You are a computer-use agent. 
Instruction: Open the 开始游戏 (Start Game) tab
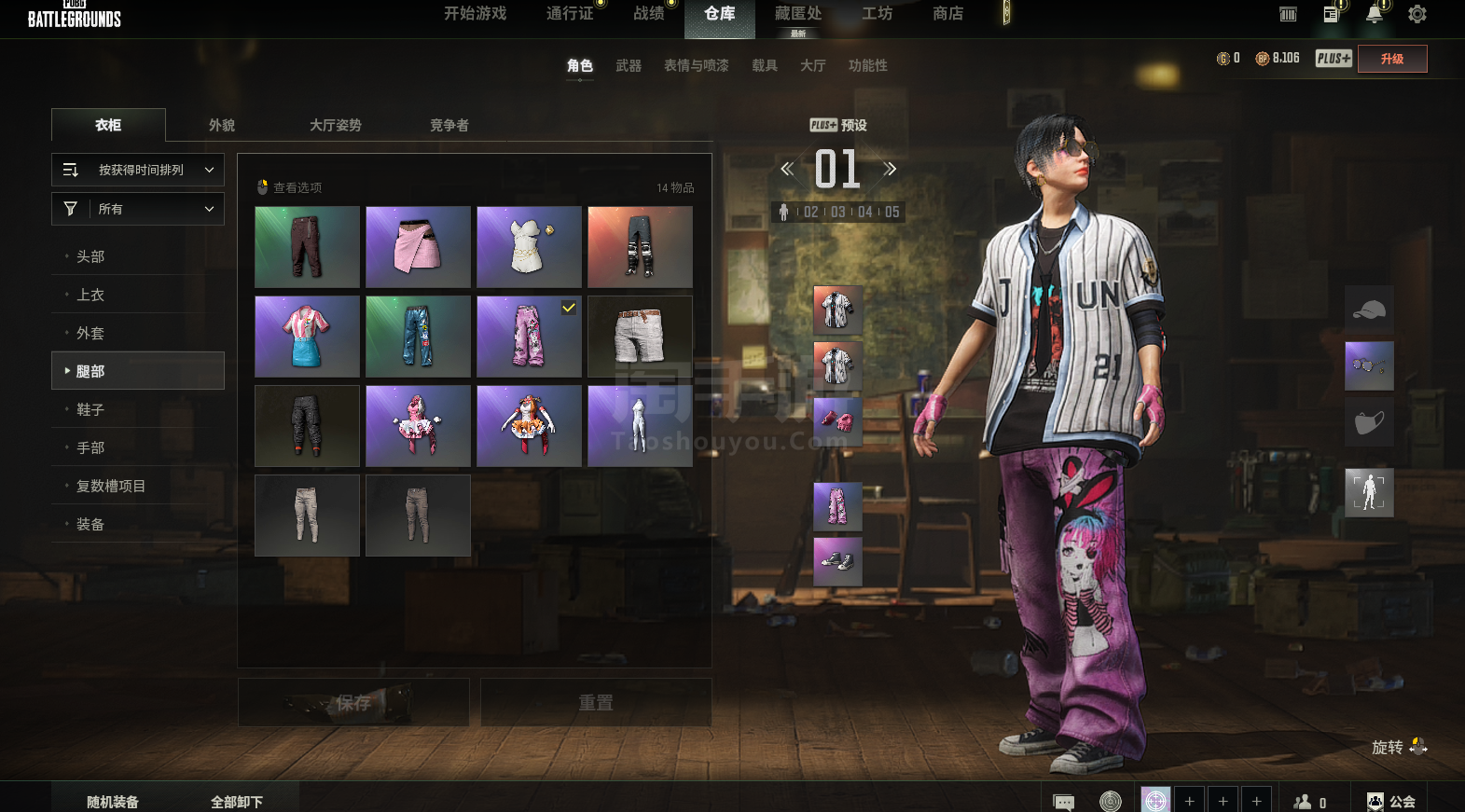click(x=475, y=14)
